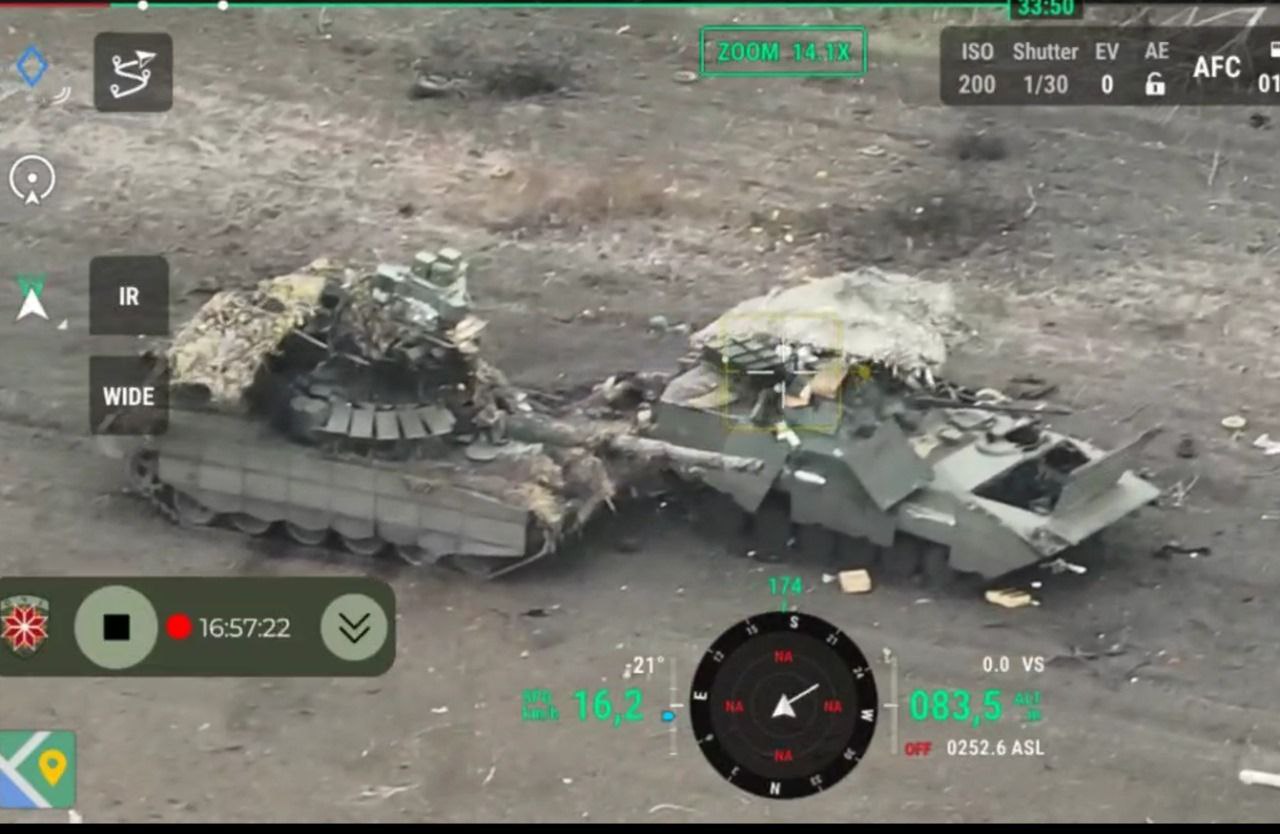
Task: Change the AFC focus mode
Action: [x=1216, y=68]
